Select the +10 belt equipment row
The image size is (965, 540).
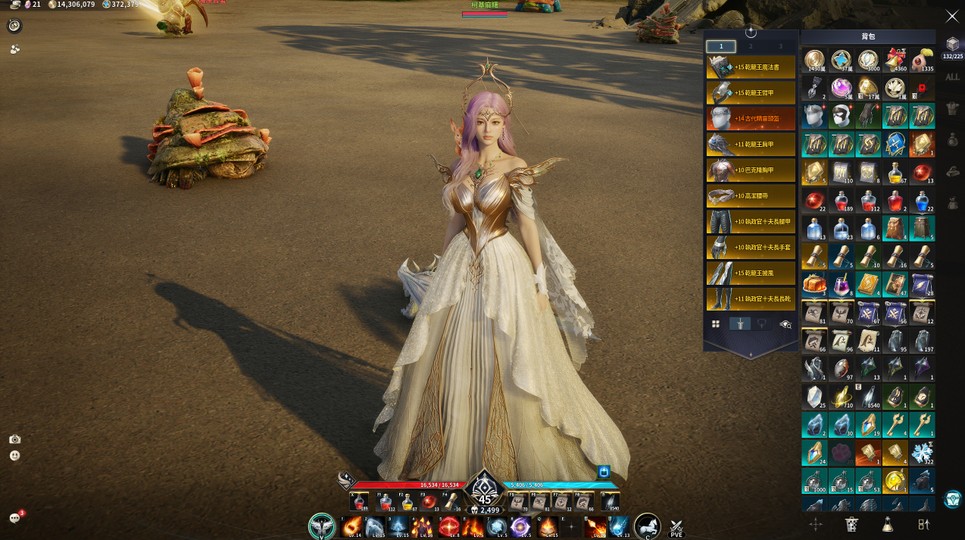pos(751,196)
